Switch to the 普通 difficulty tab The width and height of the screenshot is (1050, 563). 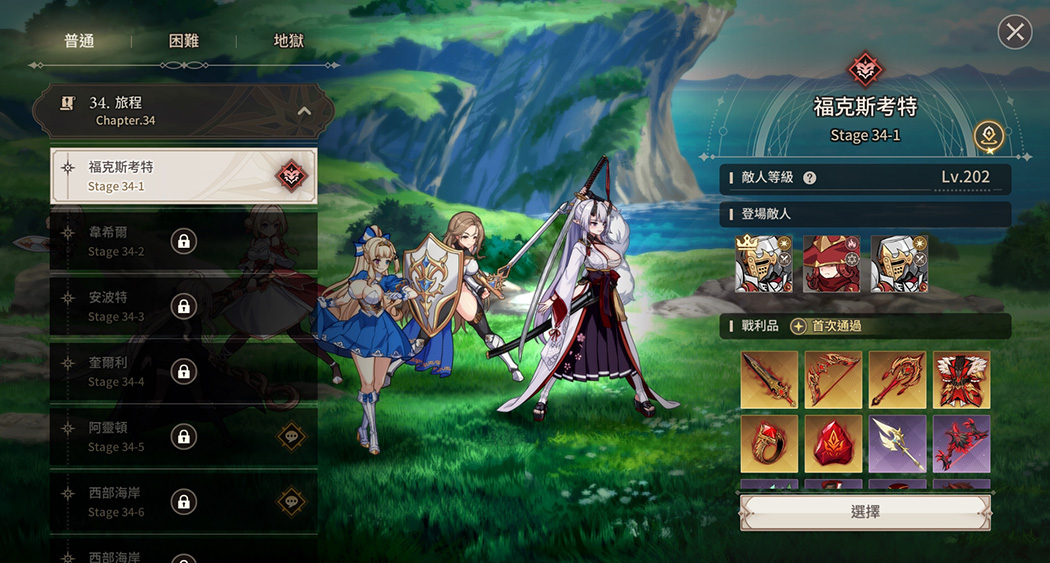click(79, 41)
